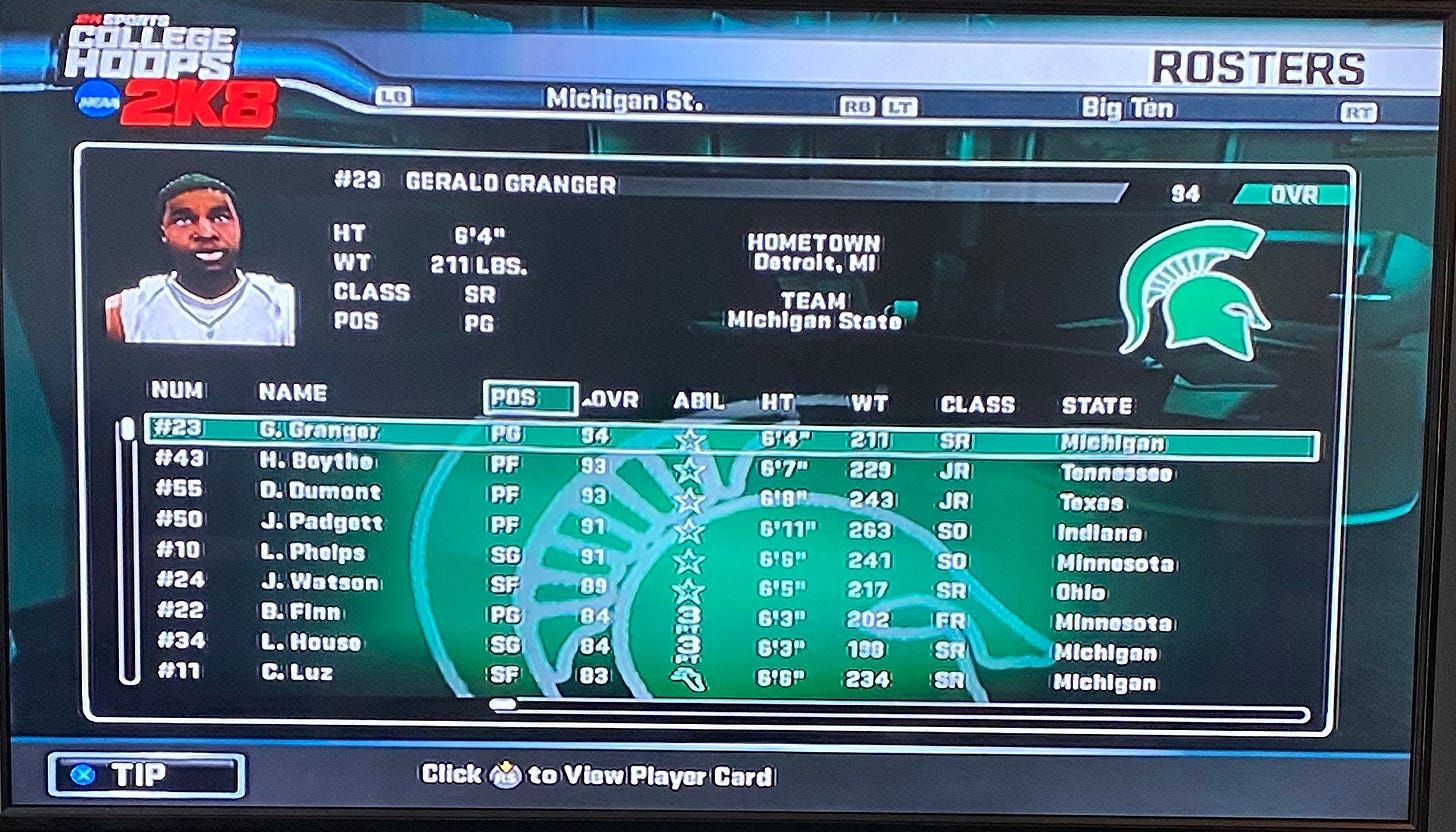The image size is (1456, 832).
Task: Select the G. Granger roster row
Action: click(318, 433)
